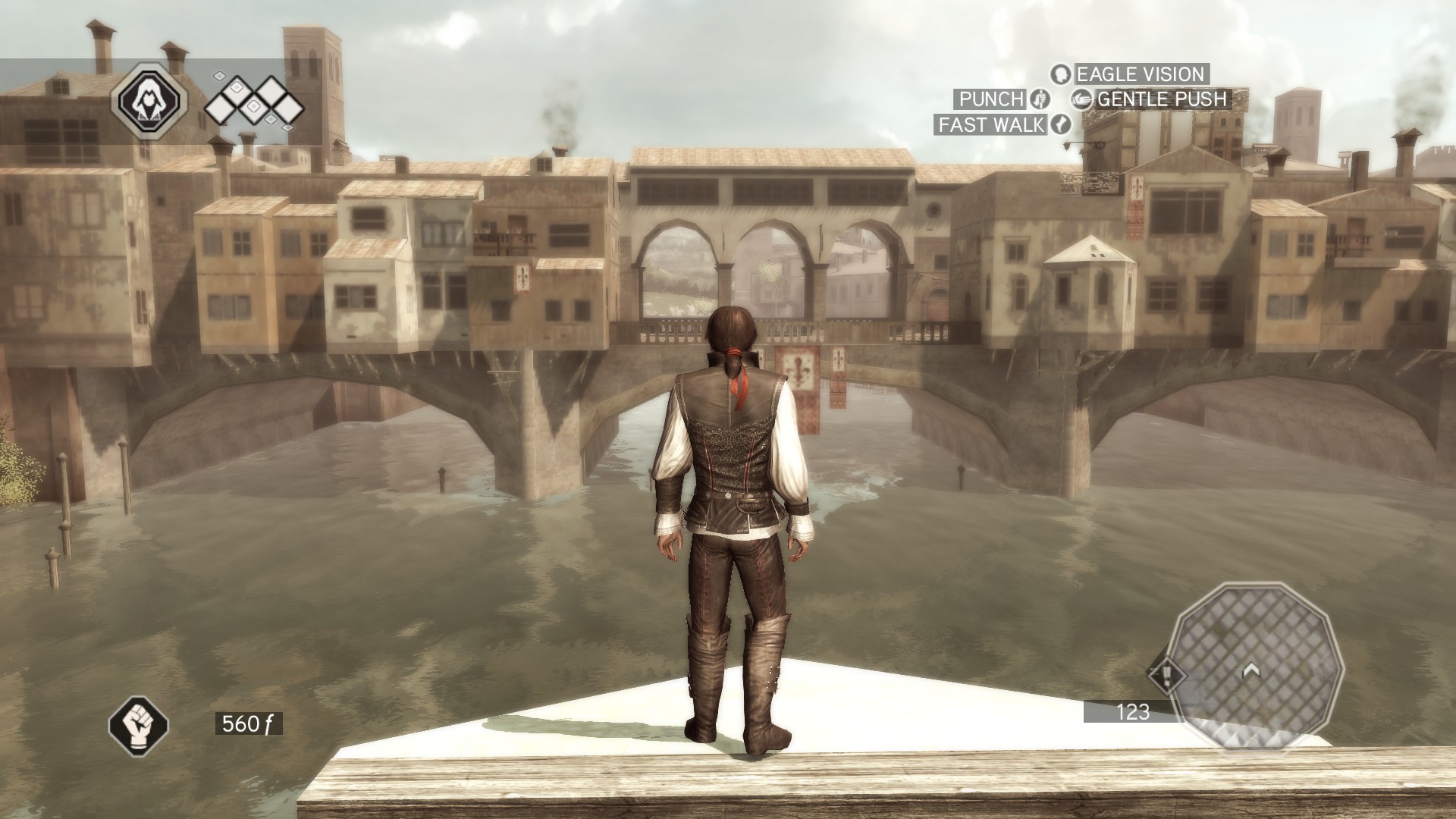1456x819 pixels.
Task: Activate the Eagle Vision action label
Action: (1140, 74)
